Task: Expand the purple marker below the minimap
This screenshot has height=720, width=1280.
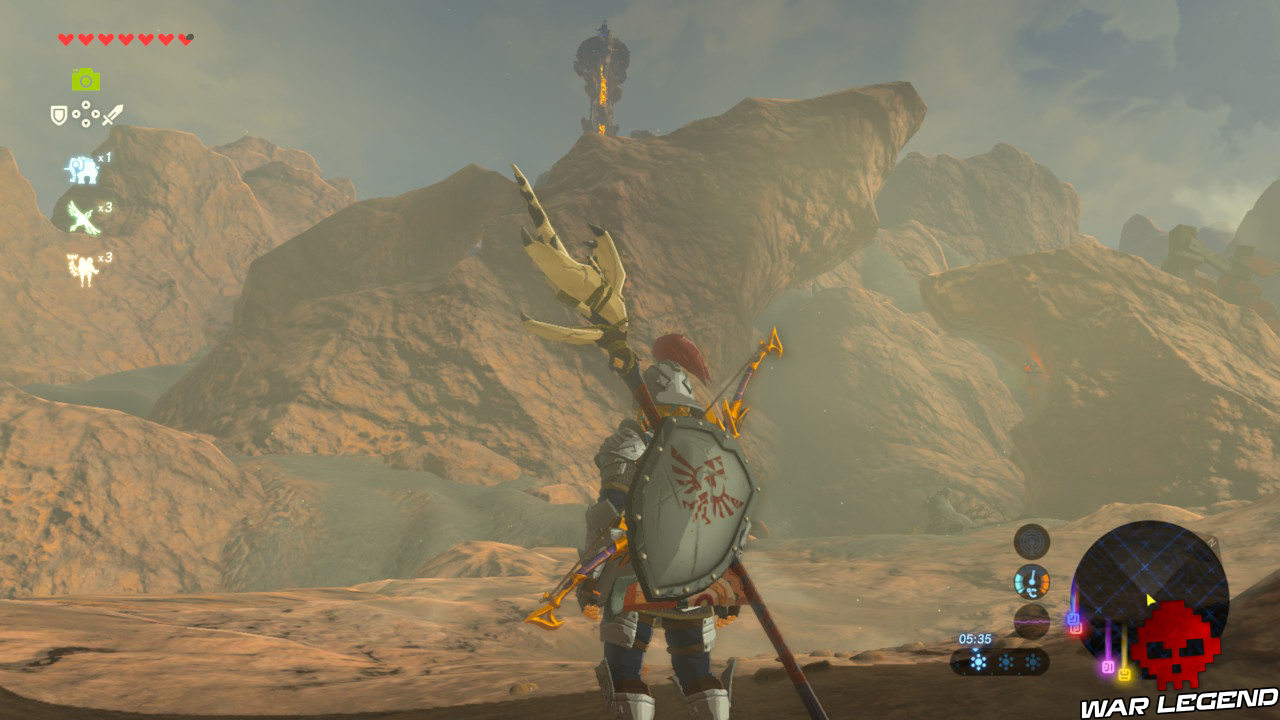Action: pyautogui.click(x=1107, y=667)
